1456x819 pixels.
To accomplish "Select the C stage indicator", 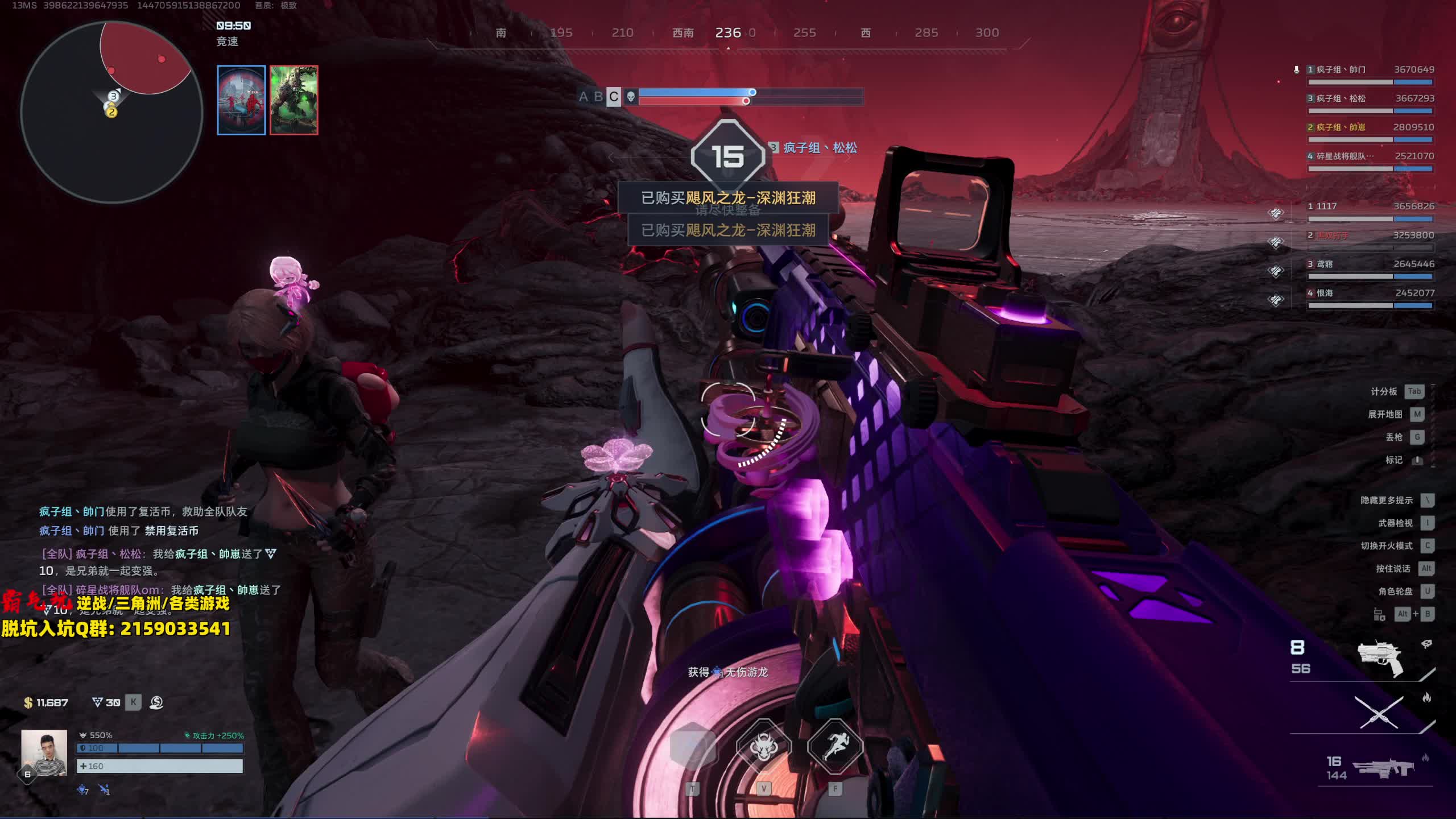I will click(613, 97).
